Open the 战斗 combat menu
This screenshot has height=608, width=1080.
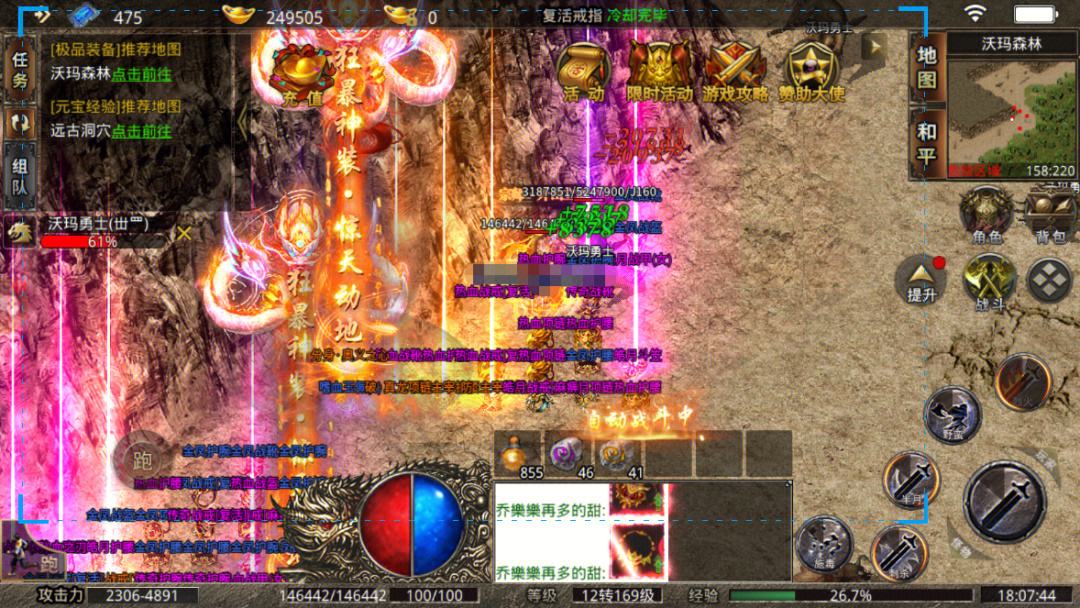coord(989,280)
